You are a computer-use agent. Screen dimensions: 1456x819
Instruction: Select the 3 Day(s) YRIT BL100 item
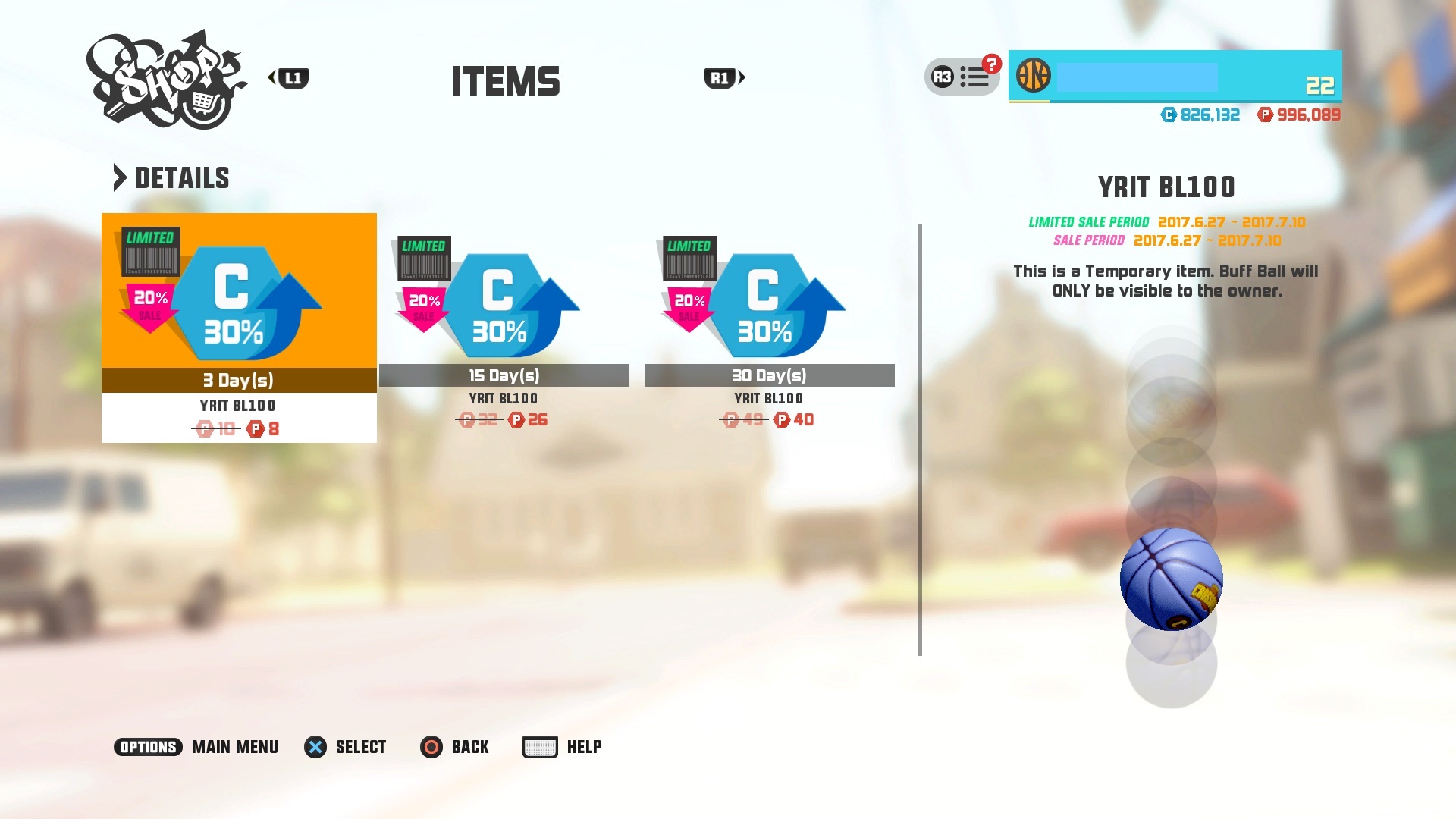[239, 328]
